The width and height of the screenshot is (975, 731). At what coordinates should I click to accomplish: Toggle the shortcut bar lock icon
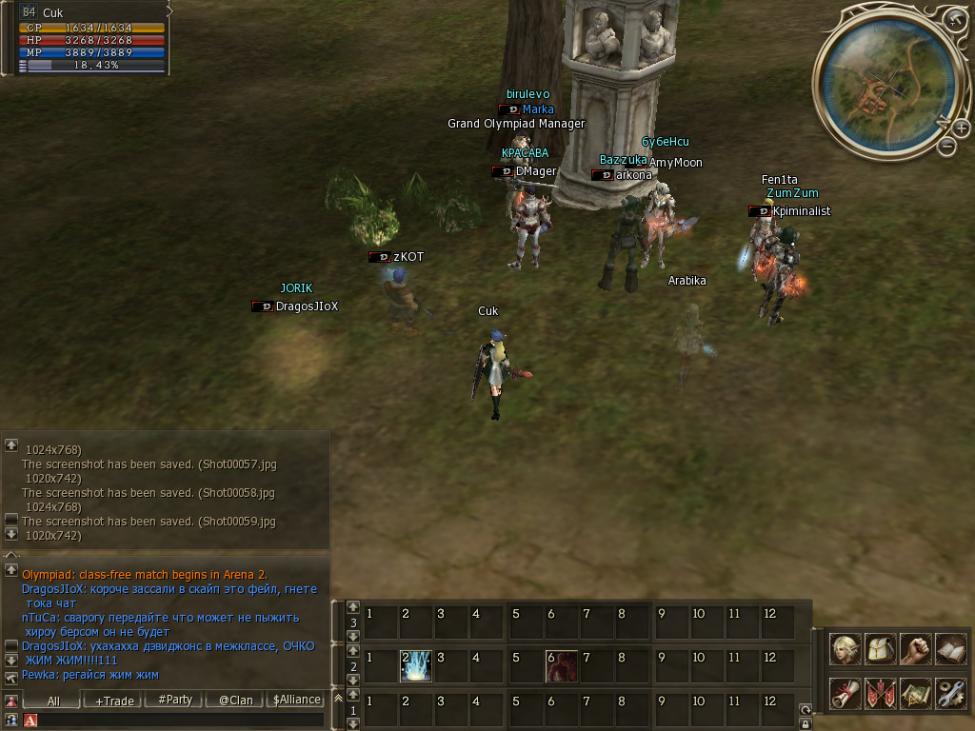click(x=805, y=722)
